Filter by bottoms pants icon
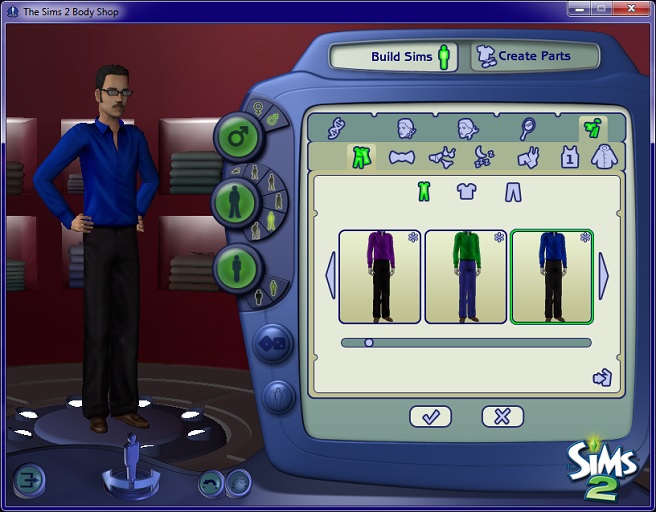This screenshot has width=656, height=512. (x=513, y=191)
